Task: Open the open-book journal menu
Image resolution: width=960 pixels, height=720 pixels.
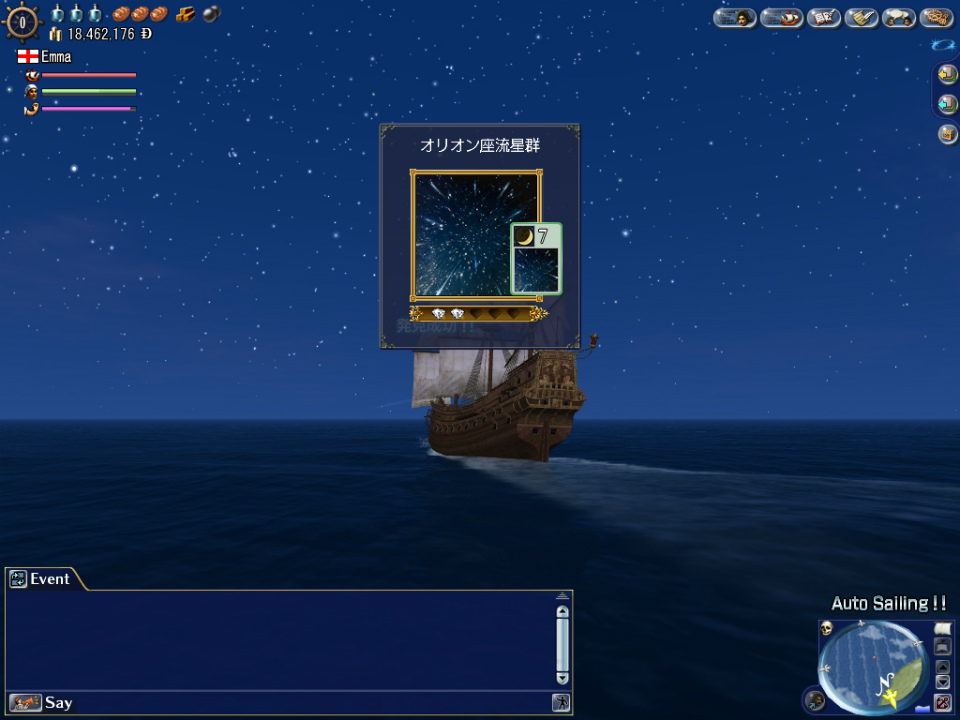Action: click(x=823, y=17)
